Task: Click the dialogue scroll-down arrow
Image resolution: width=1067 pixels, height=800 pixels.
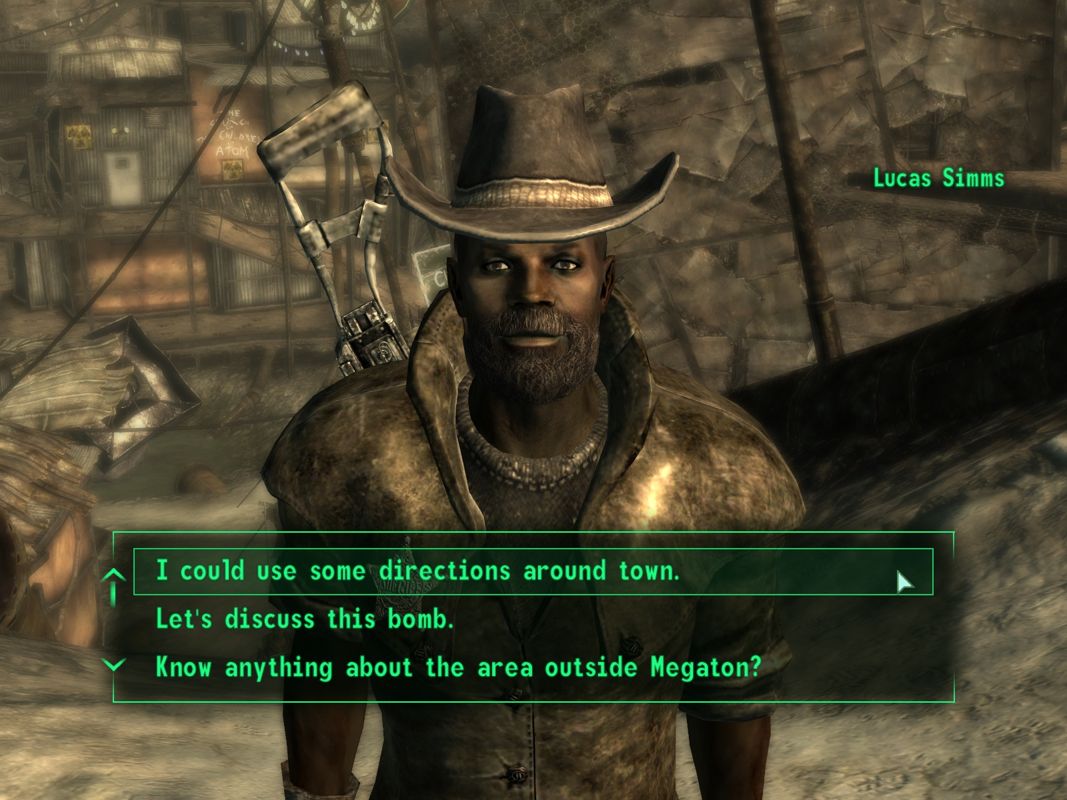Action: (x=115, y=664)
